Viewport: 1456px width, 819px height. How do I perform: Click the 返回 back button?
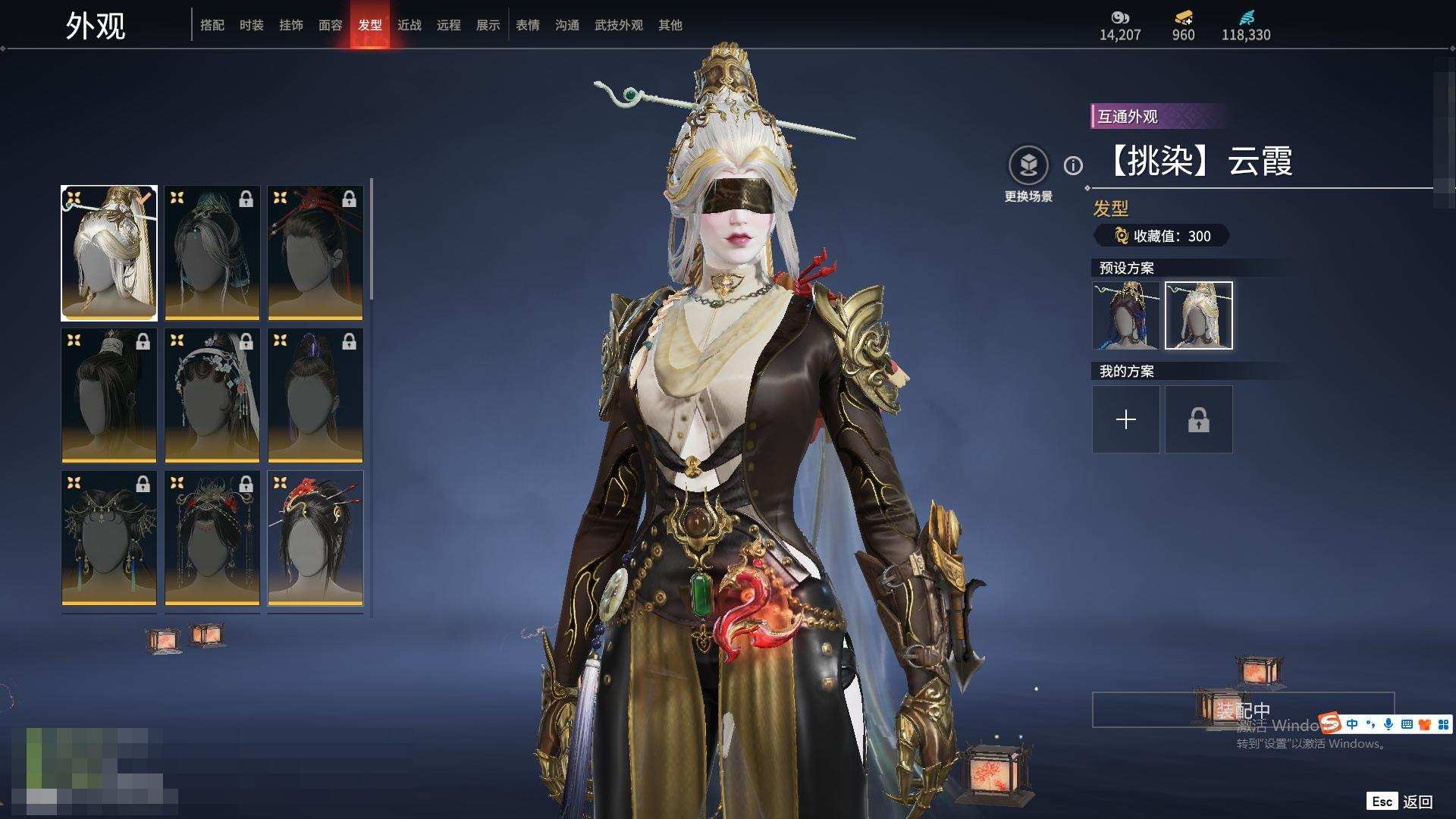coord(1401,802)
